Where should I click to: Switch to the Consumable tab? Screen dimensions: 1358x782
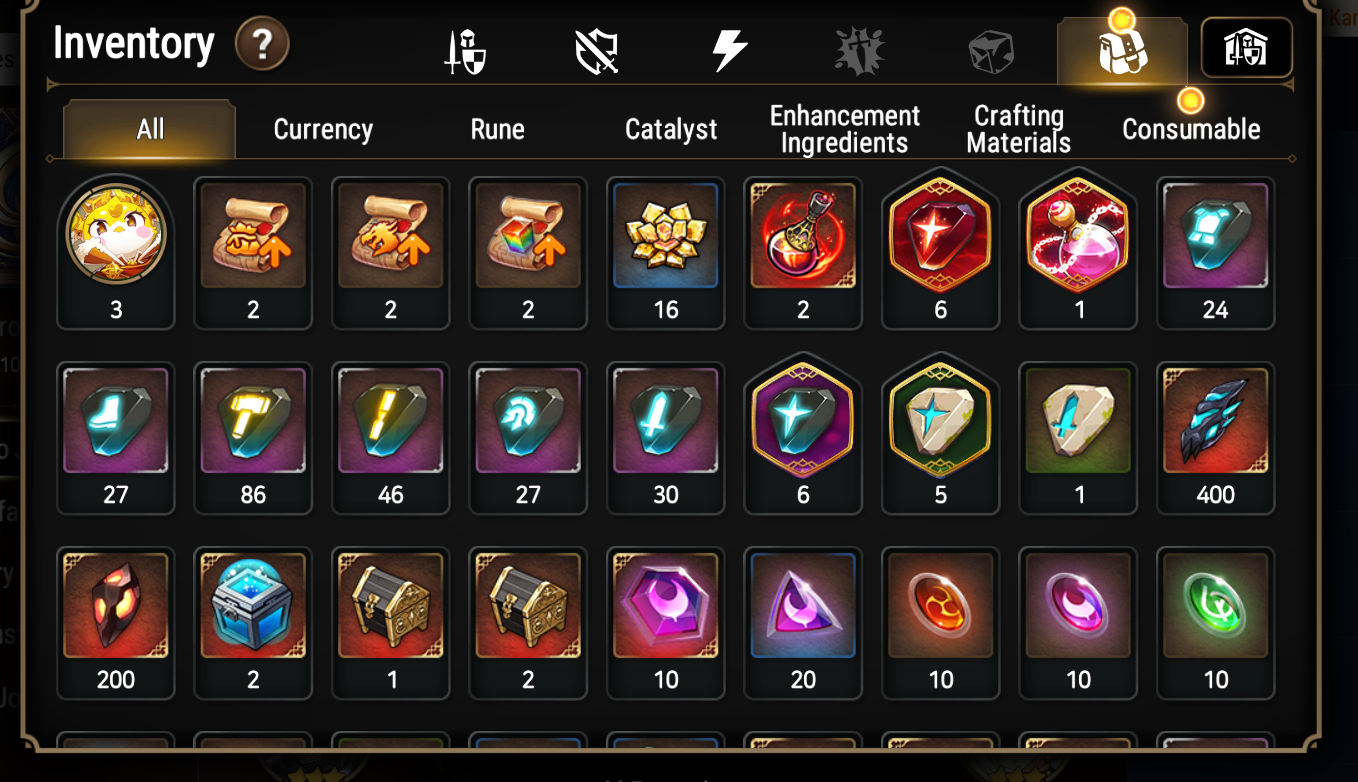(x=1190, y=129)
